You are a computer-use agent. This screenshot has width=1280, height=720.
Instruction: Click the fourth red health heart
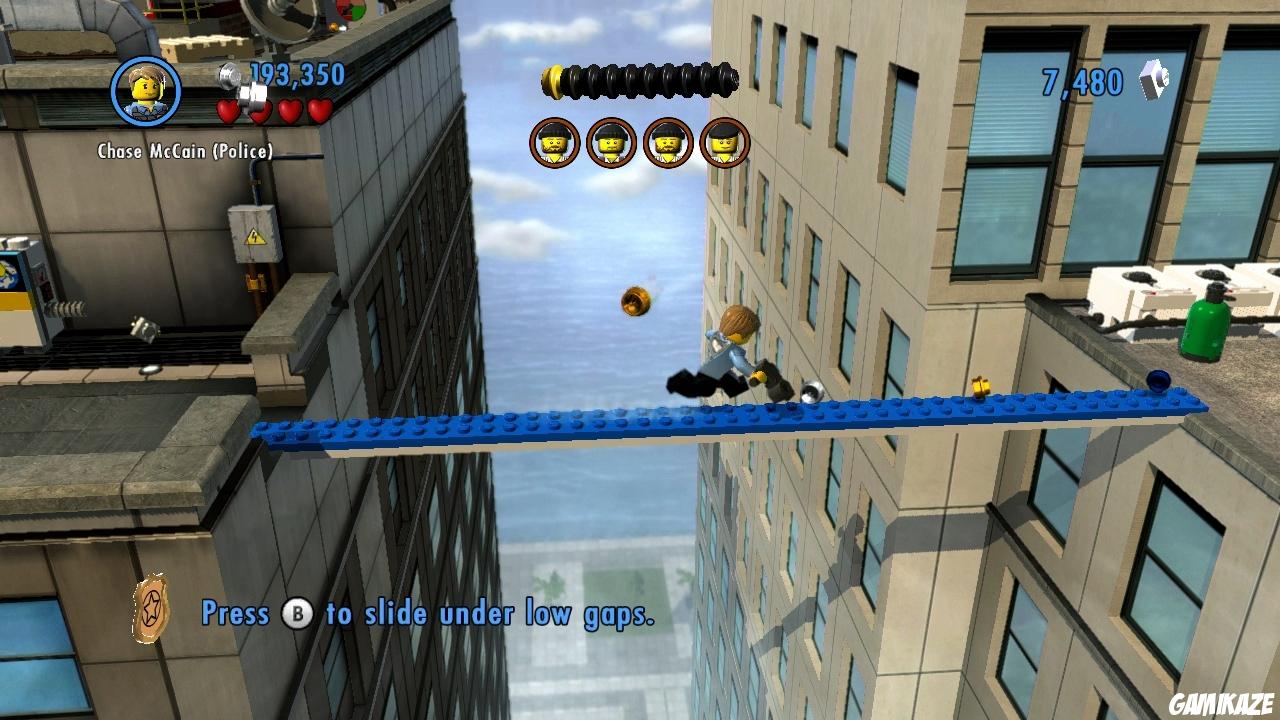[x=320, y=110]
